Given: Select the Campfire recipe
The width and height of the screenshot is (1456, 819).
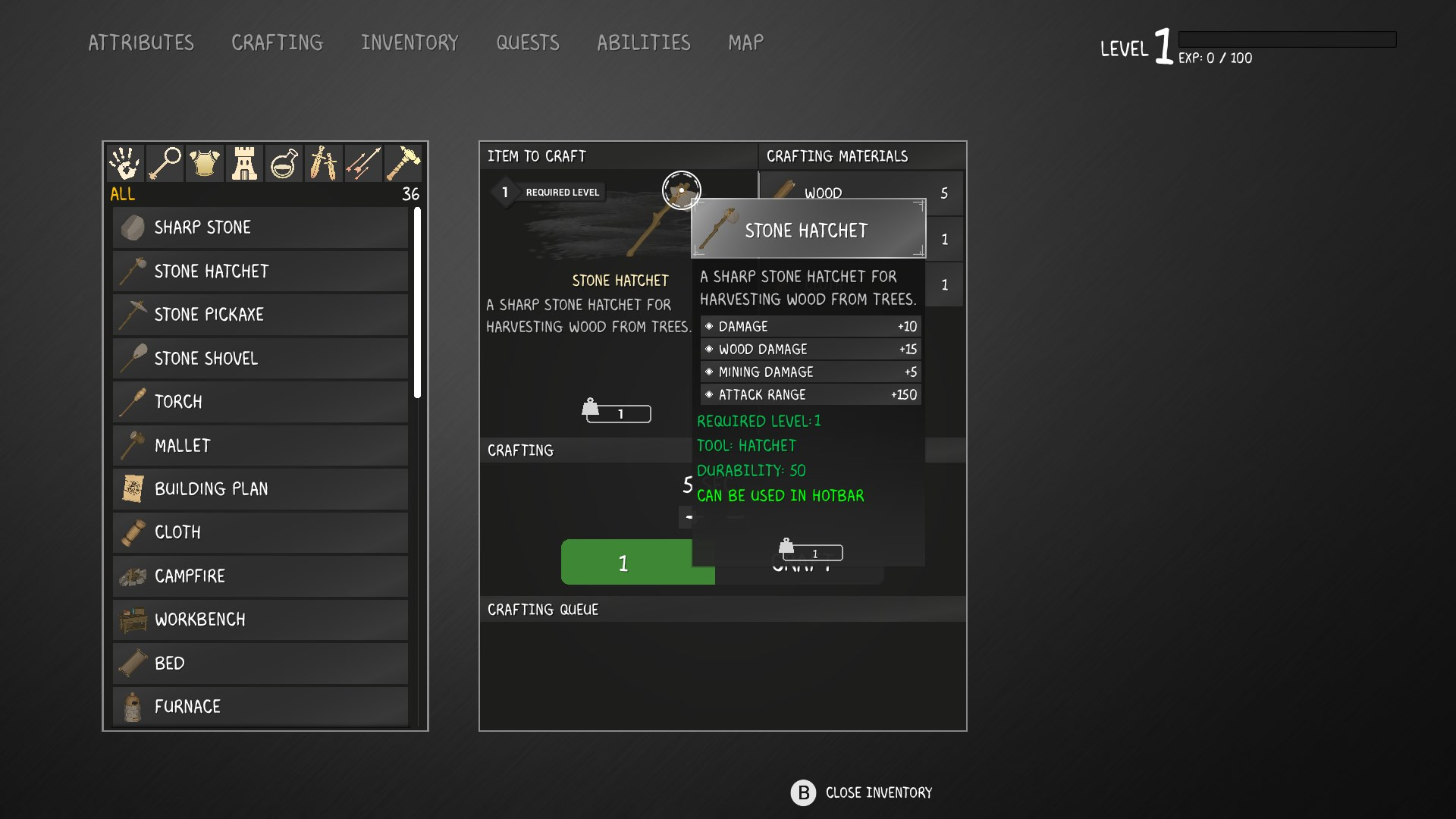Looking at the screenshot, I should coord(260,576).
